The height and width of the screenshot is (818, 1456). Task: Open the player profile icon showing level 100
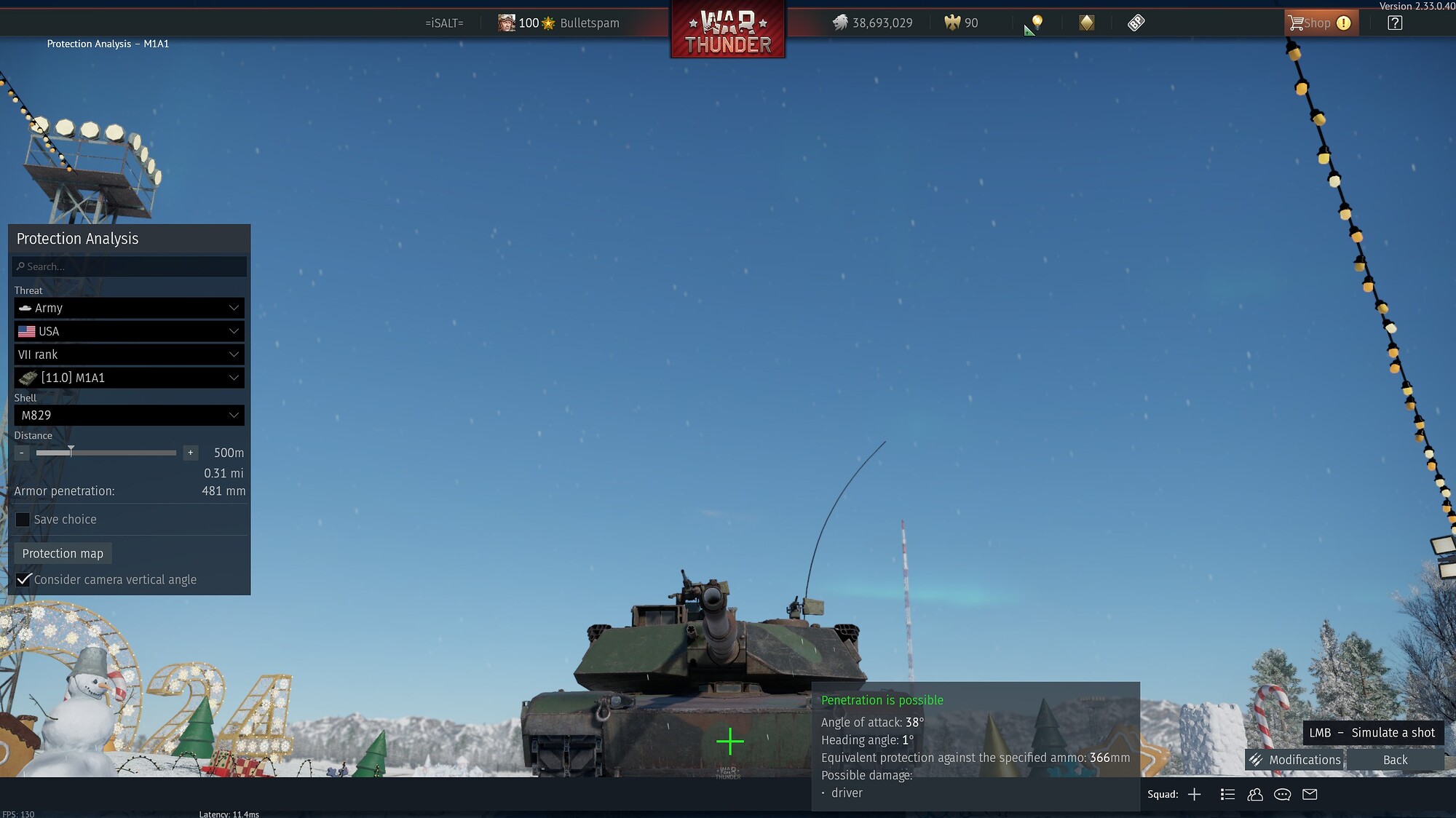coord(506,23)
